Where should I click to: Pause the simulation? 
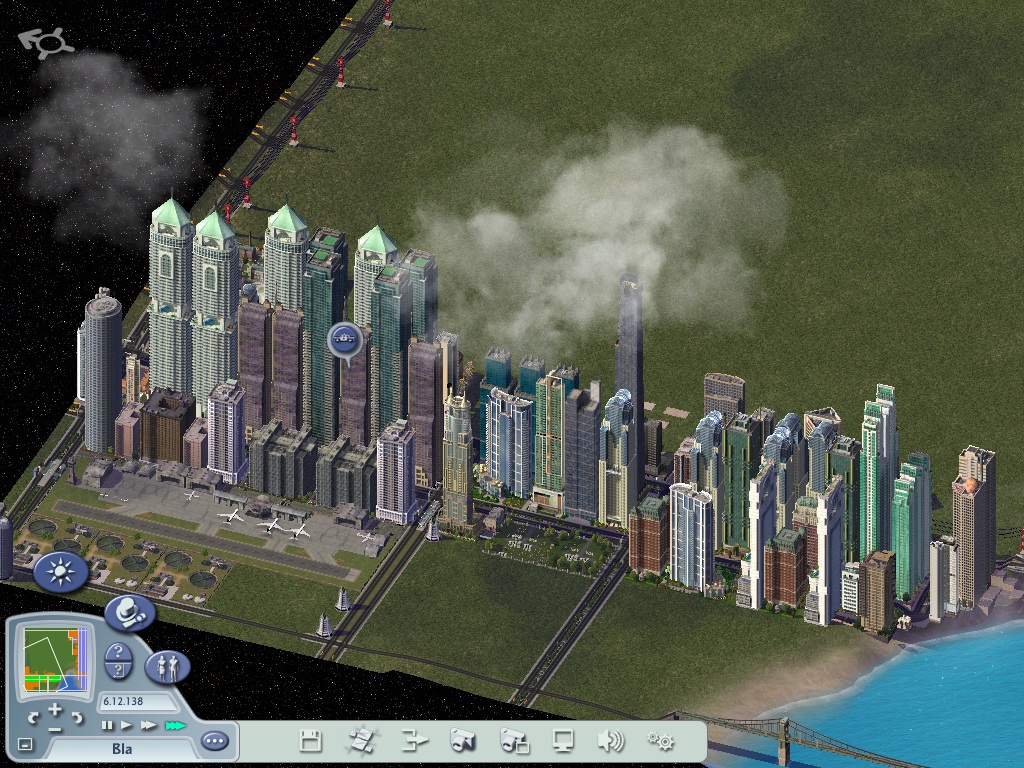tap(107, 724)
